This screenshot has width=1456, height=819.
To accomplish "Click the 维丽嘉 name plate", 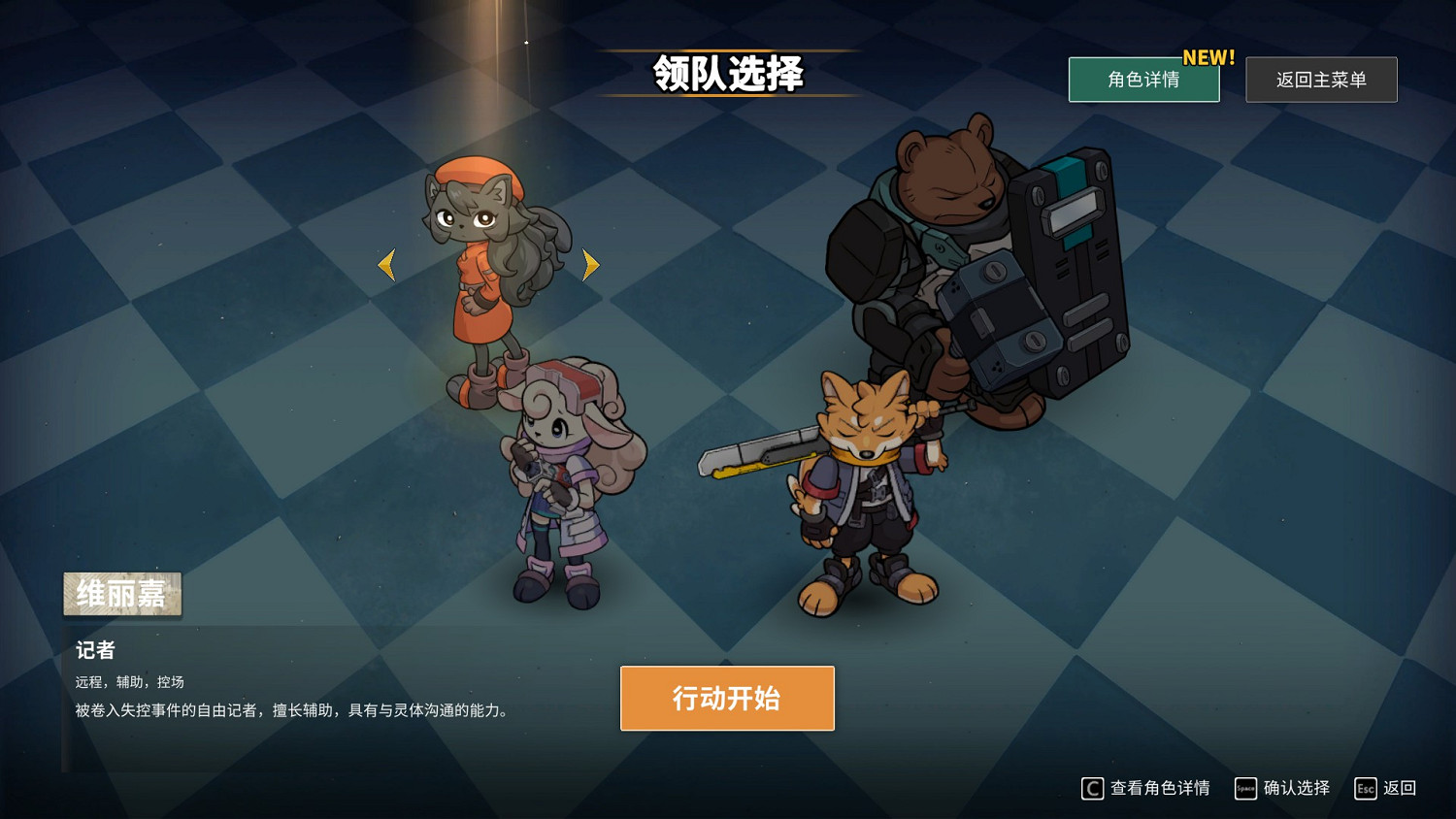I will coord(121,594).
